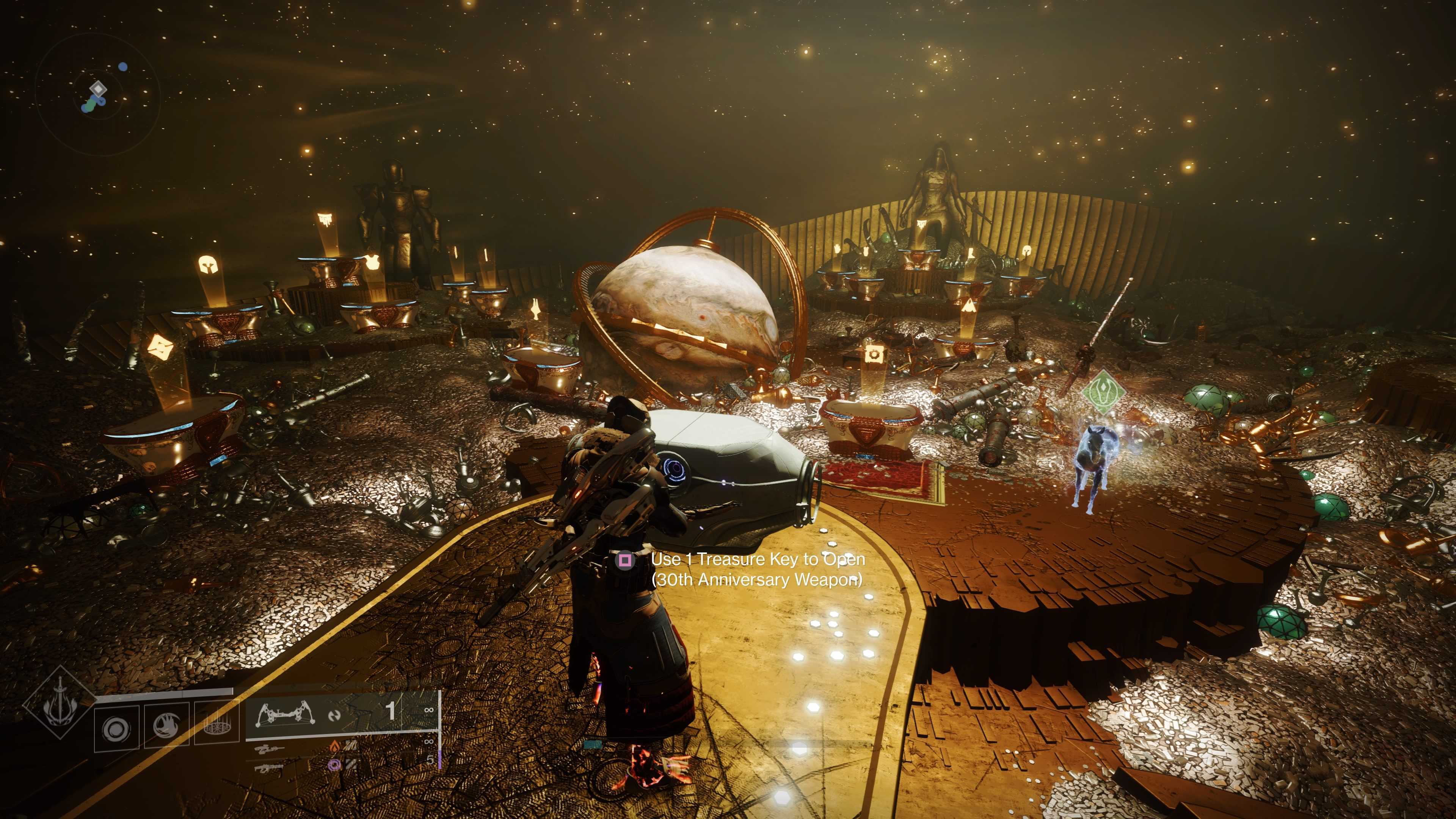Image resolution: width=1456 pixels, height=819 pixels.
Task: Use the class ability rift icon
Action: click(x=217, y=726)
